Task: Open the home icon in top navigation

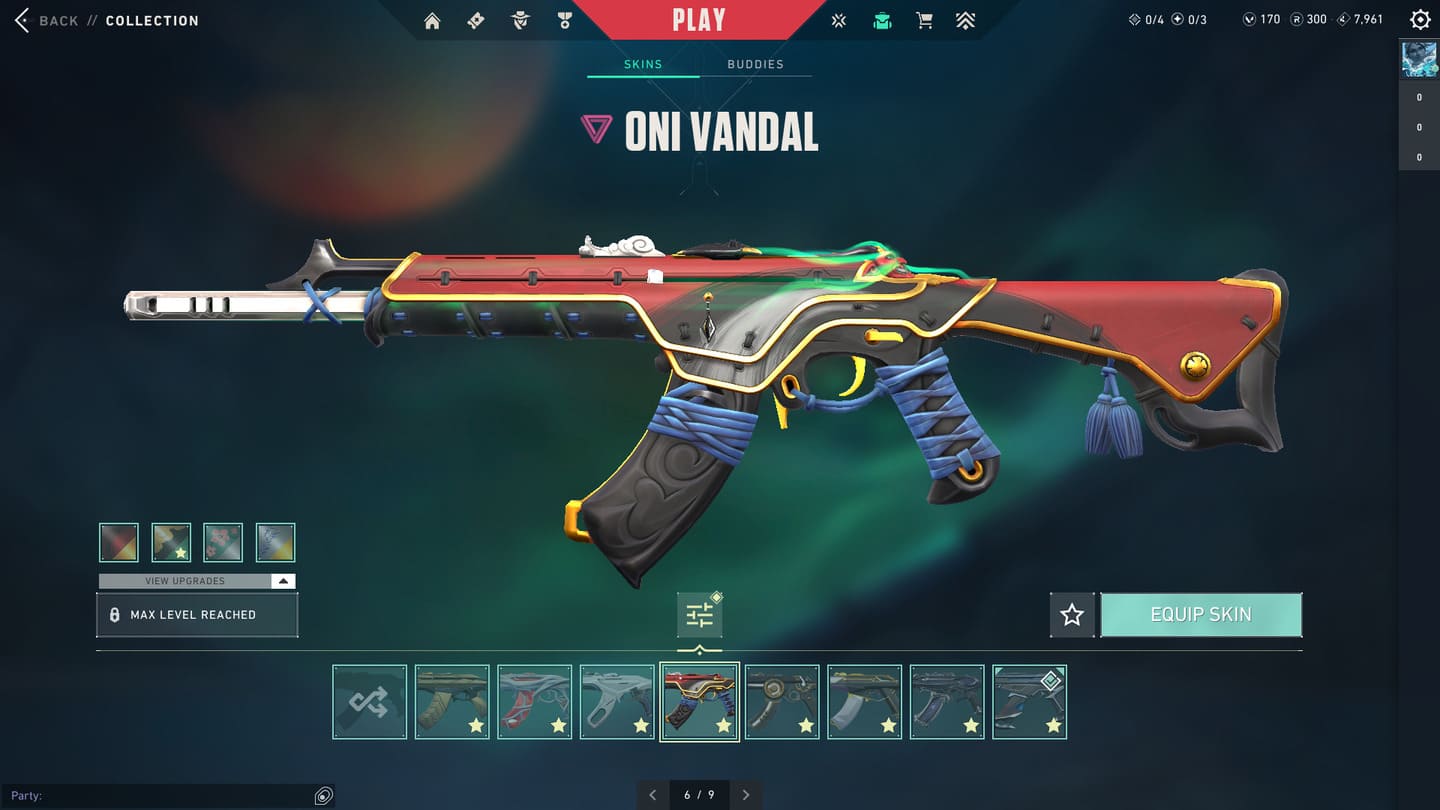Action: tap(432, 20)
